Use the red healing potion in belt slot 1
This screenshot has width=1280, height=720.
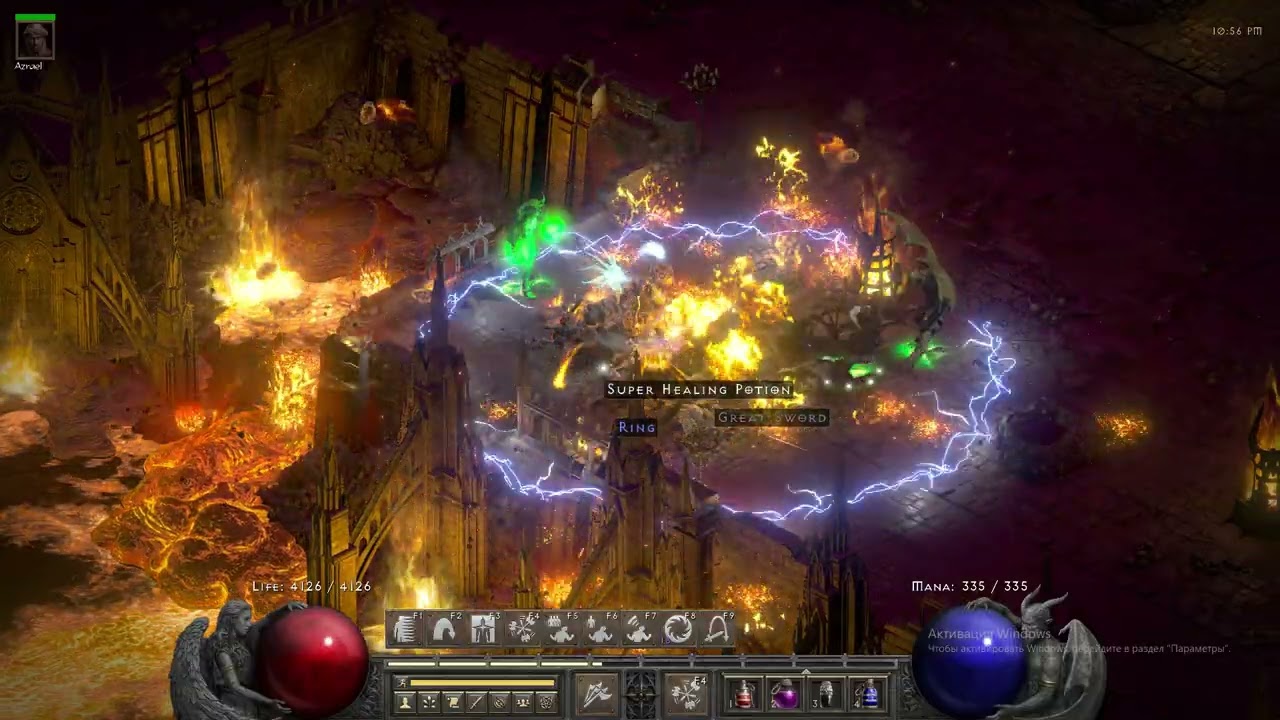click(743, 694)
